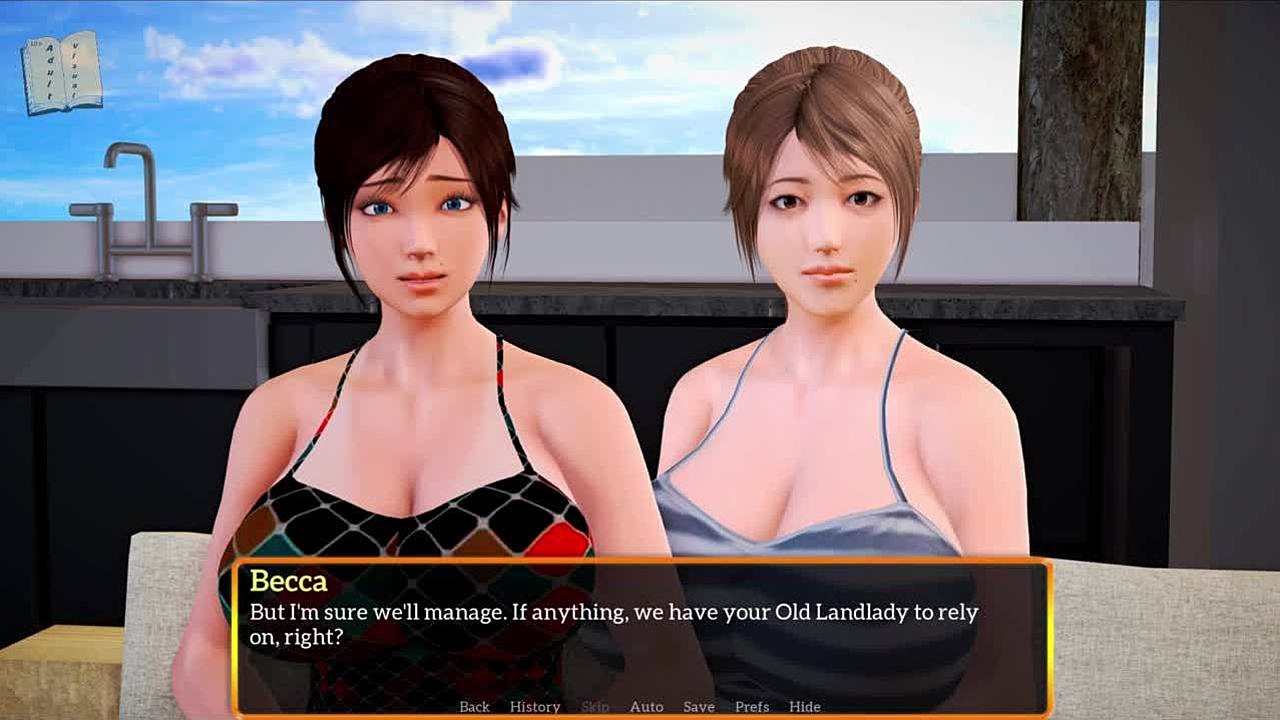Open the dialogue History log
Image resolution: width=1280 pixels, height=720 pixels.
(535, 706)
